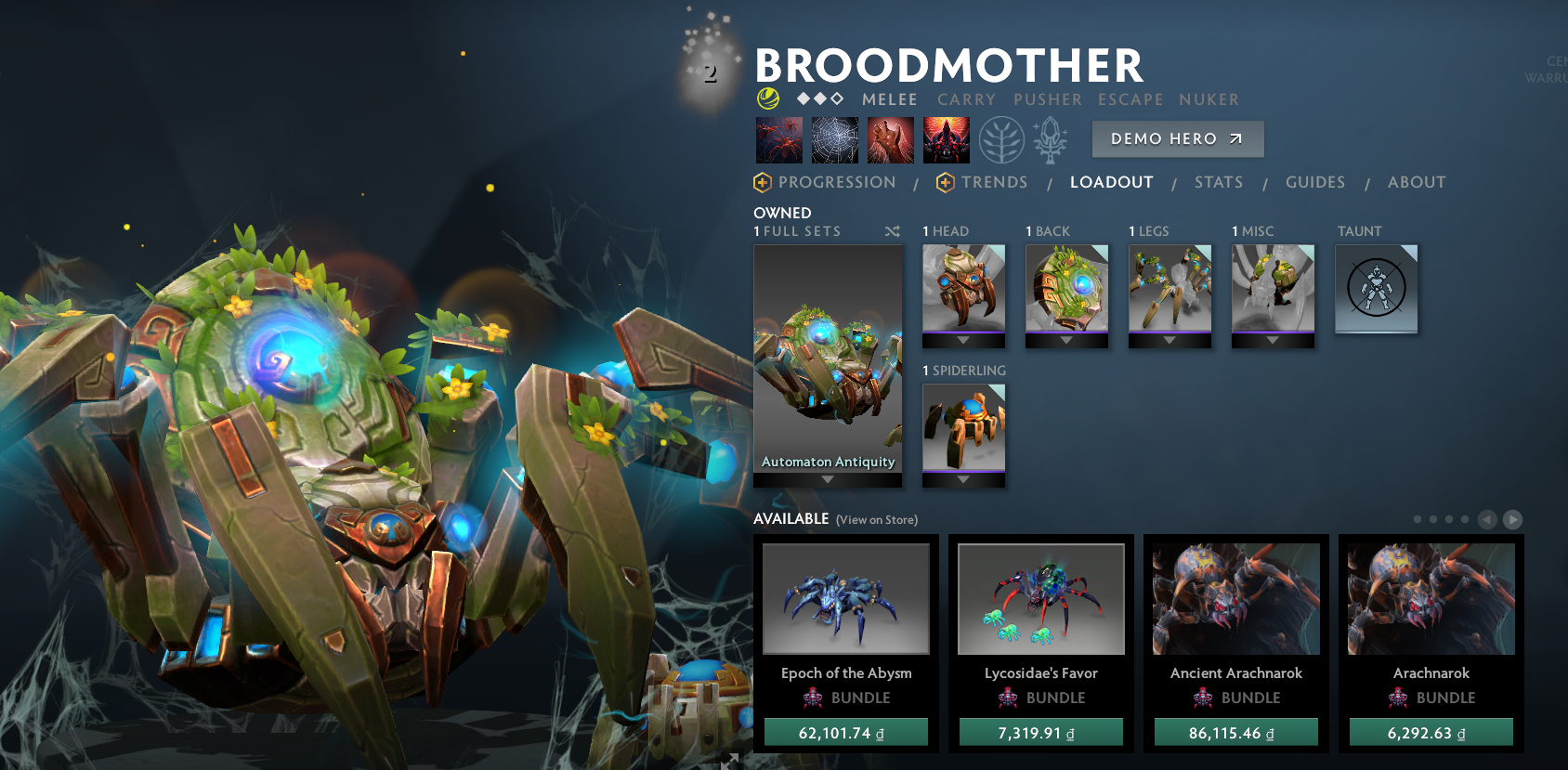The height and width of the screenshot is (770, 1568).
Task: Expand the Automaton Antiquity set options
Action: click(x=827, y=477)
